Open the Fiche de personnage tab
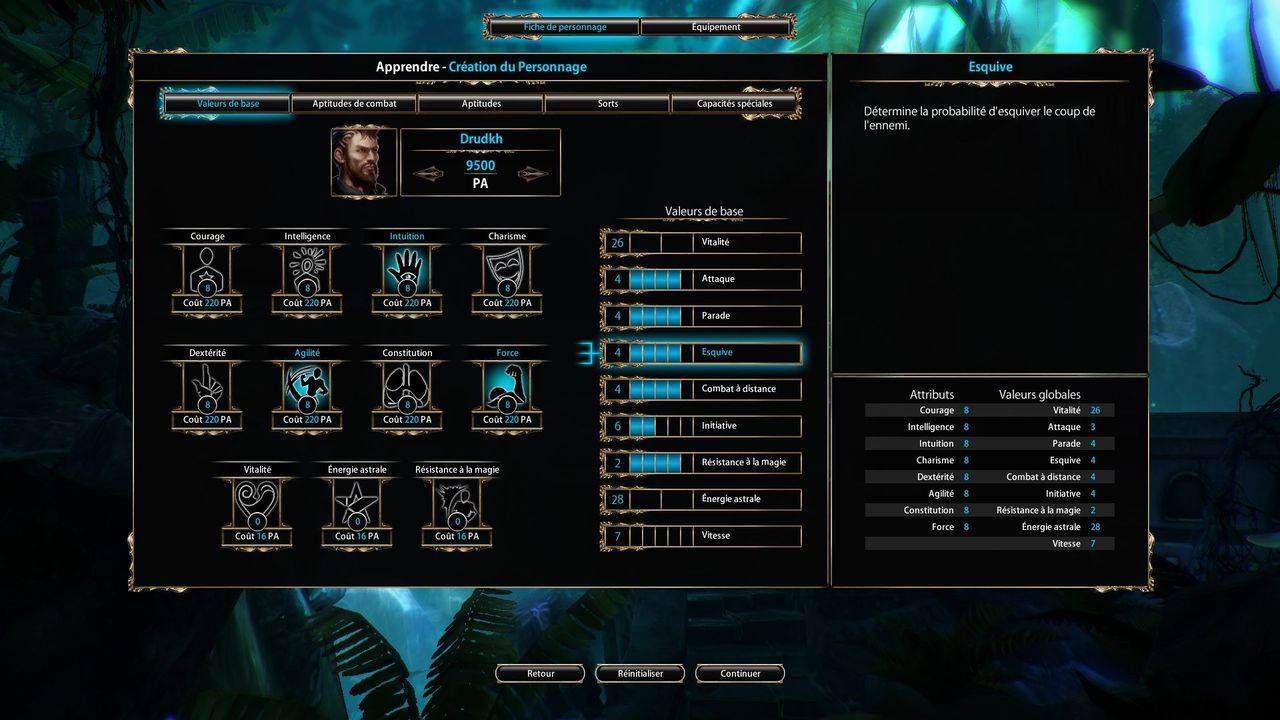The width and height of the screenshot is (1280, 720). (564, 27)
